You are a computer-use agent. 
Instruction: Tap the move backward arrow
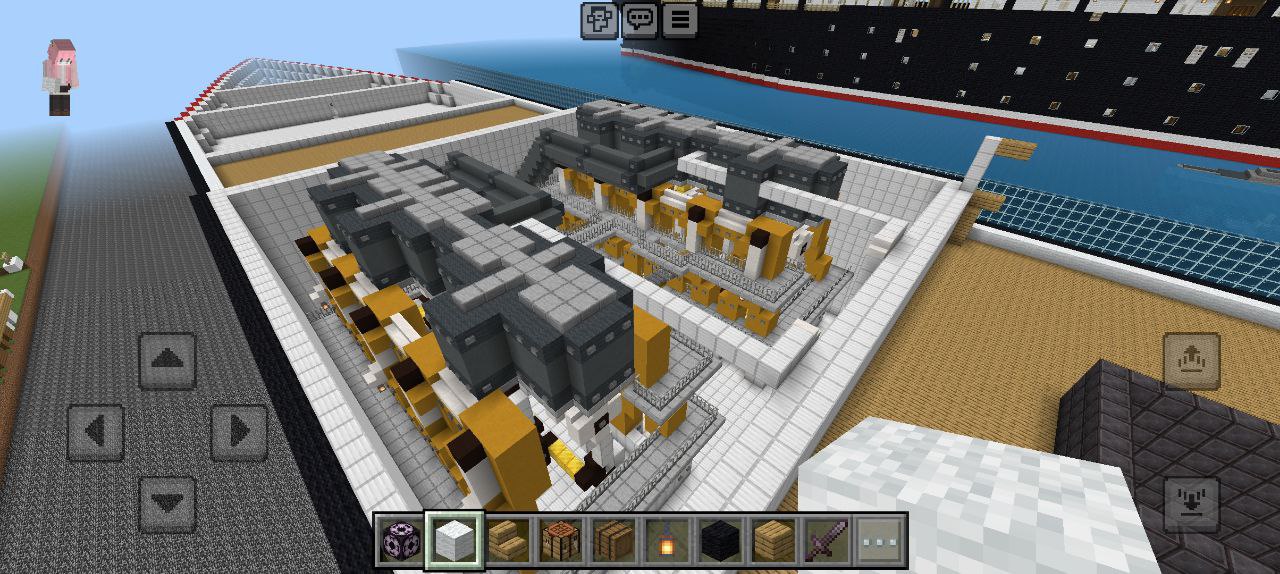[x=167, y=505]
